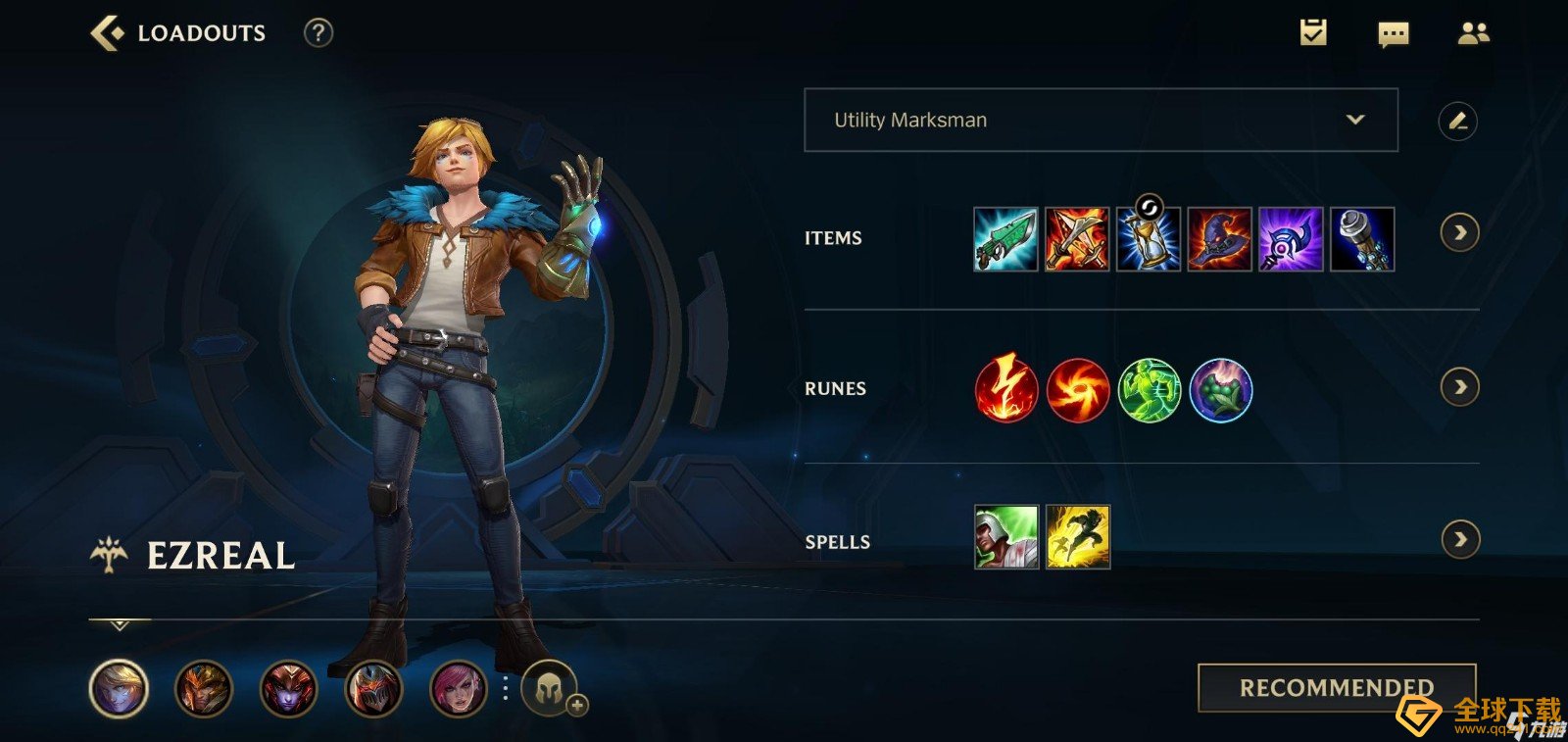The image size is (1568, 742).
Task: Open the Spells arrow button
Action: click(1460, 539)
